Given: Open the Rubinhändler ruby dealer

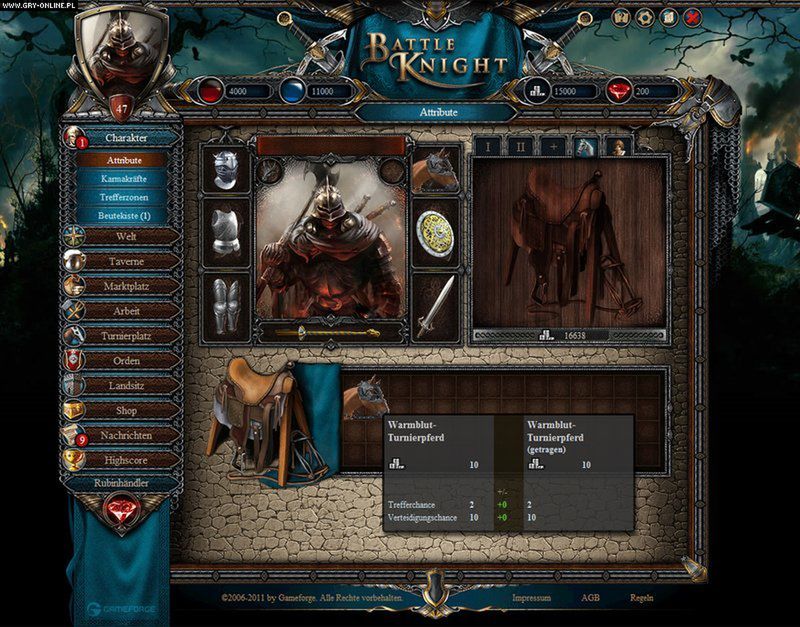Looking at the screenshot, I should tap(122, 483).
